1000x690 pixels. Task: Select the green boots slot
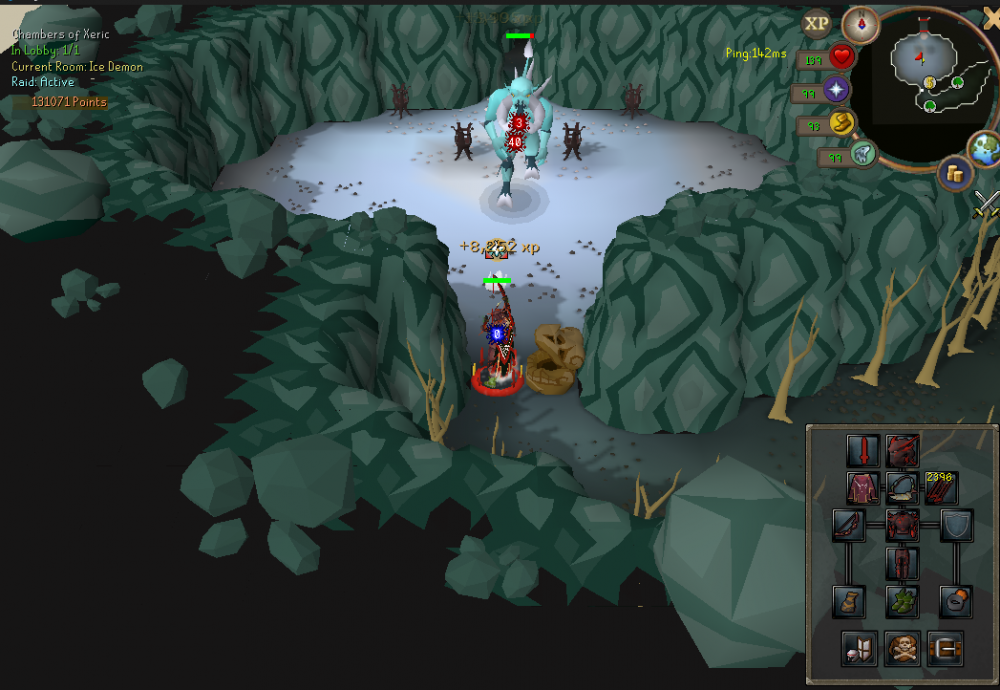(902, 601)
